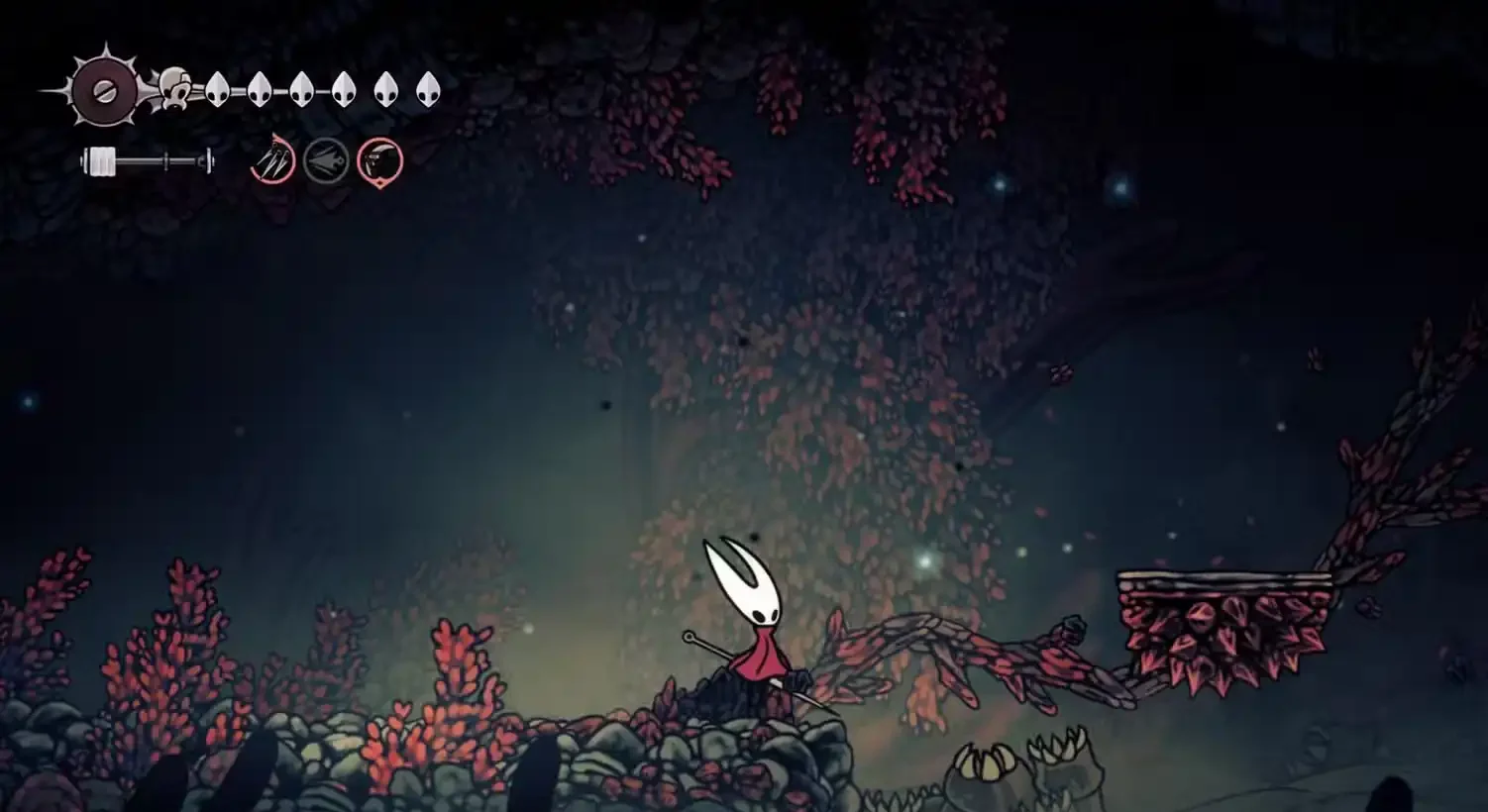Activate the curved scythe blade tool icon
Screen dimensions: 1488x812
pyautogui.click(x=379, y=160)
